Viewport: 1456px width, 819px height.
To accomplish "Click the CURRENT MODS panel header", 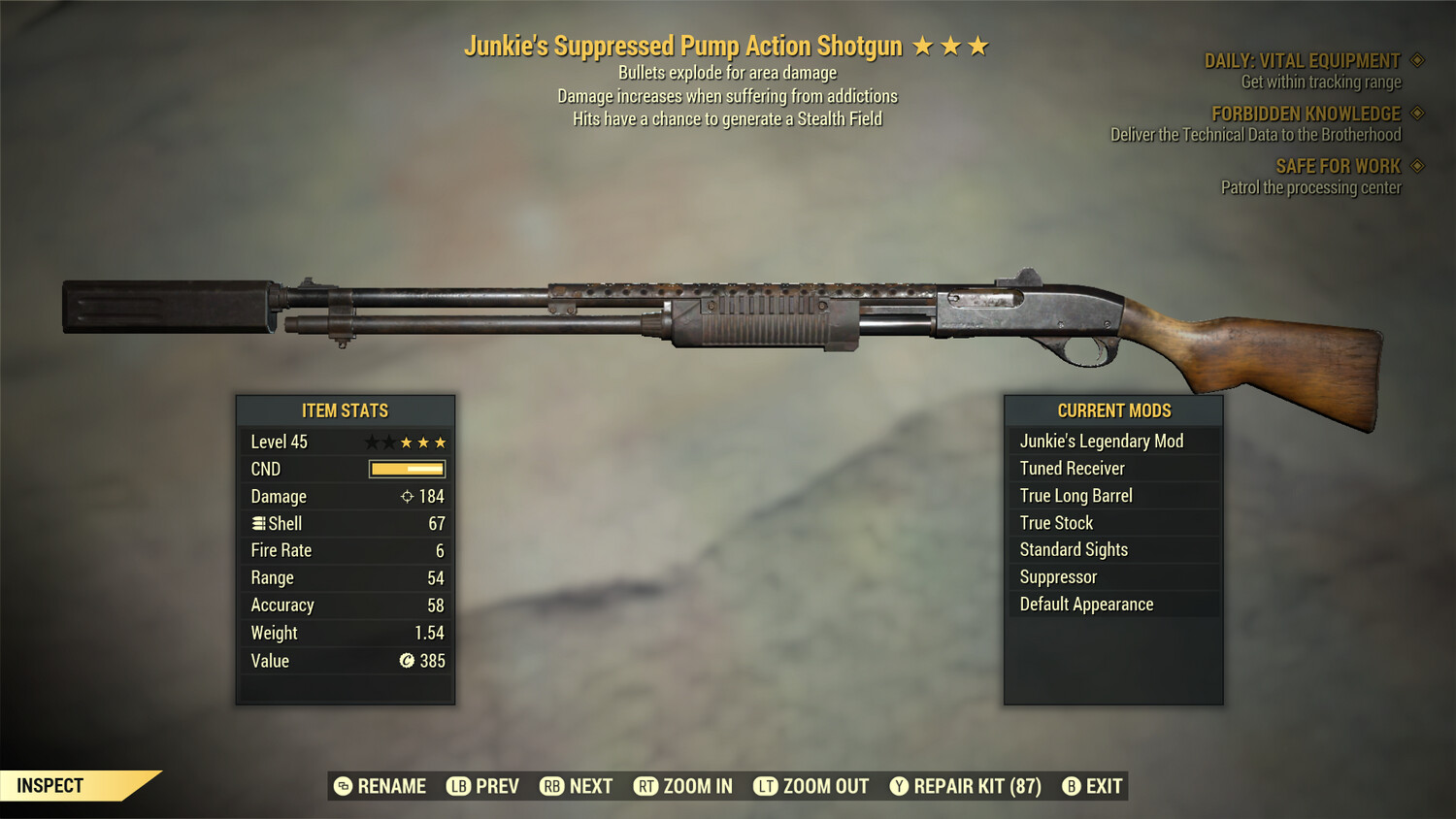I will tap(1112, 409).
